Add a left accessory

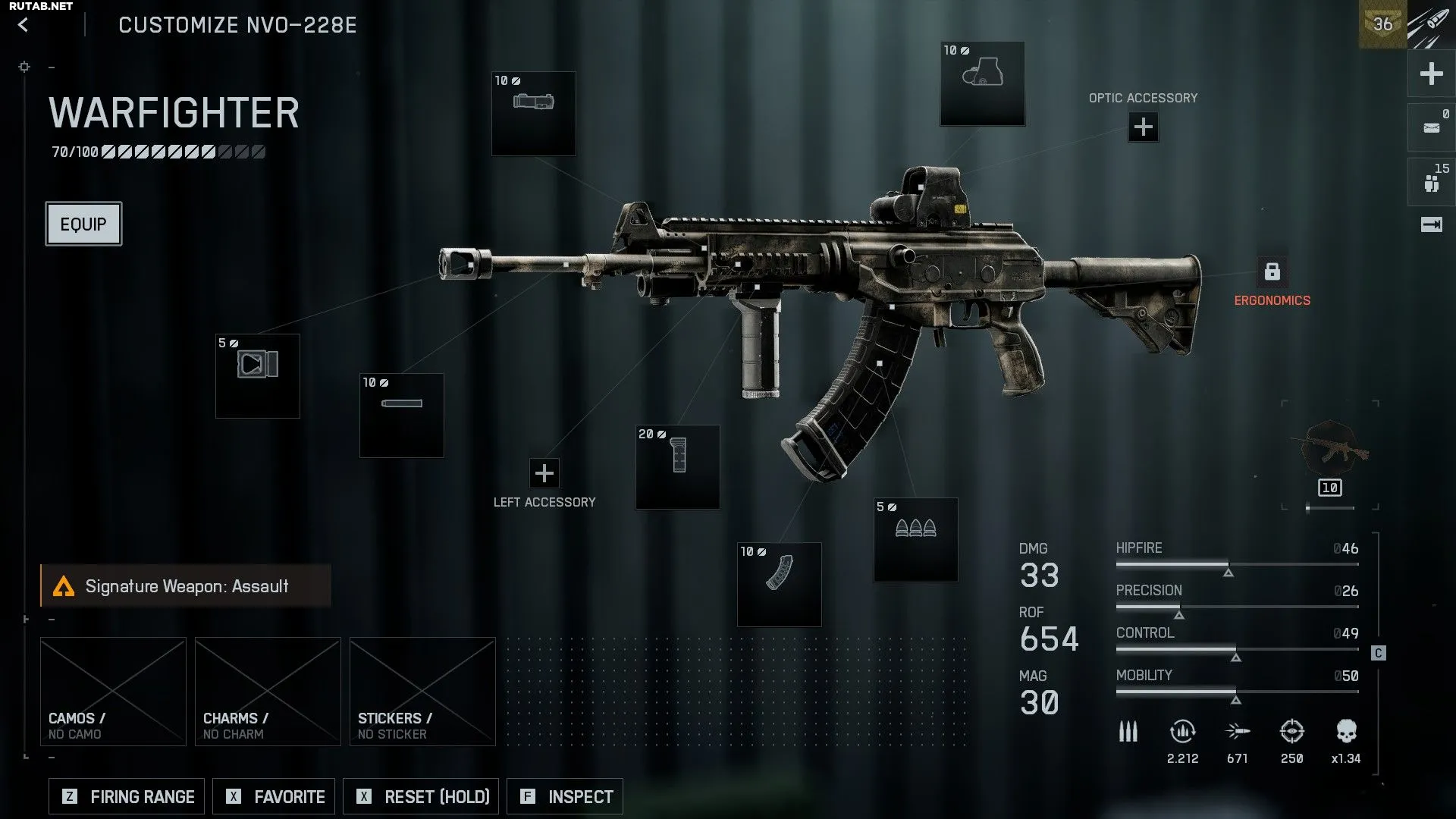tap(544, 473)
